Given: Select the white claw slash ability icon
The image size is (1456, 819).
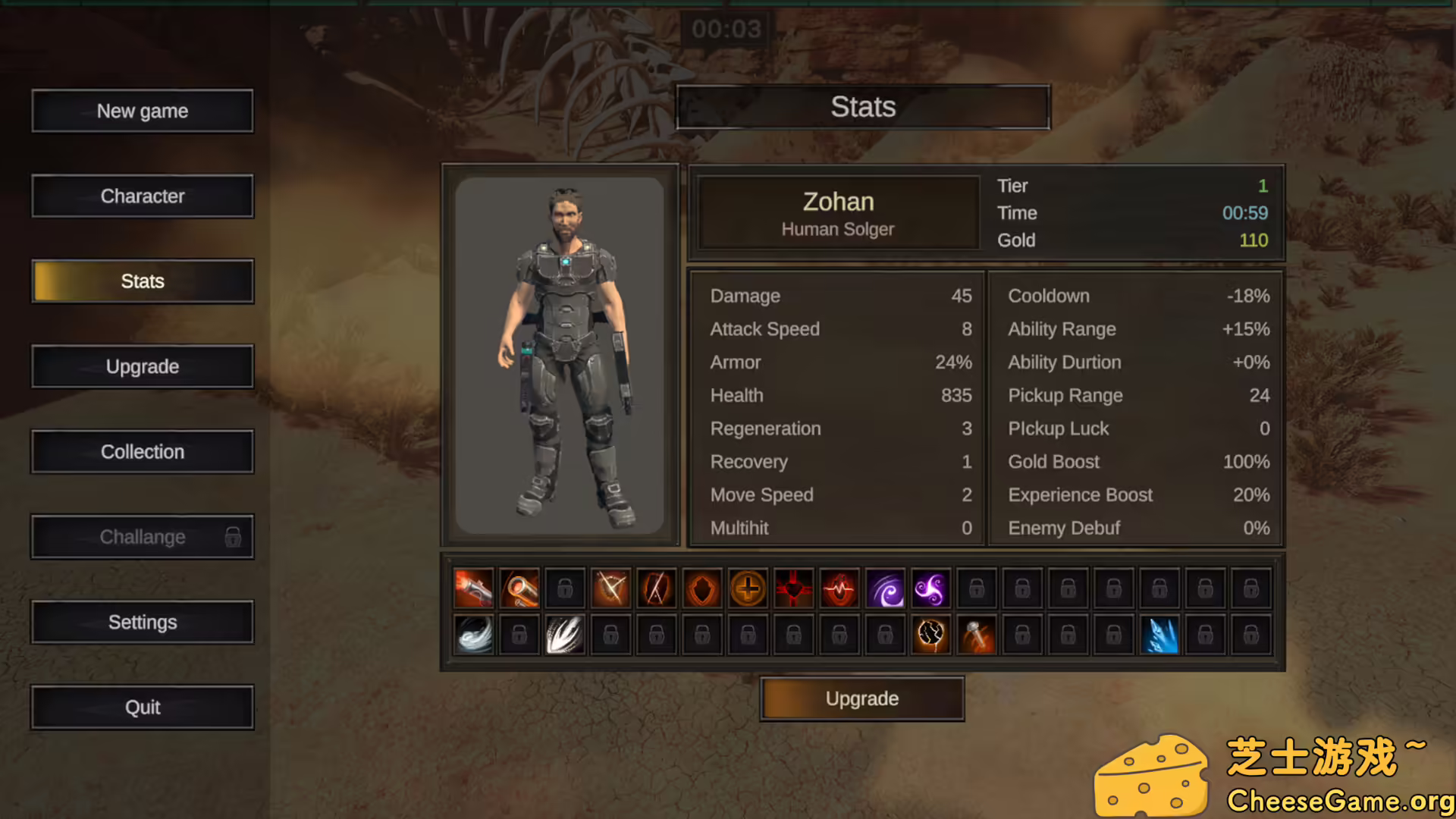Looking at the screenshot, I should click(x=565, y=635).
